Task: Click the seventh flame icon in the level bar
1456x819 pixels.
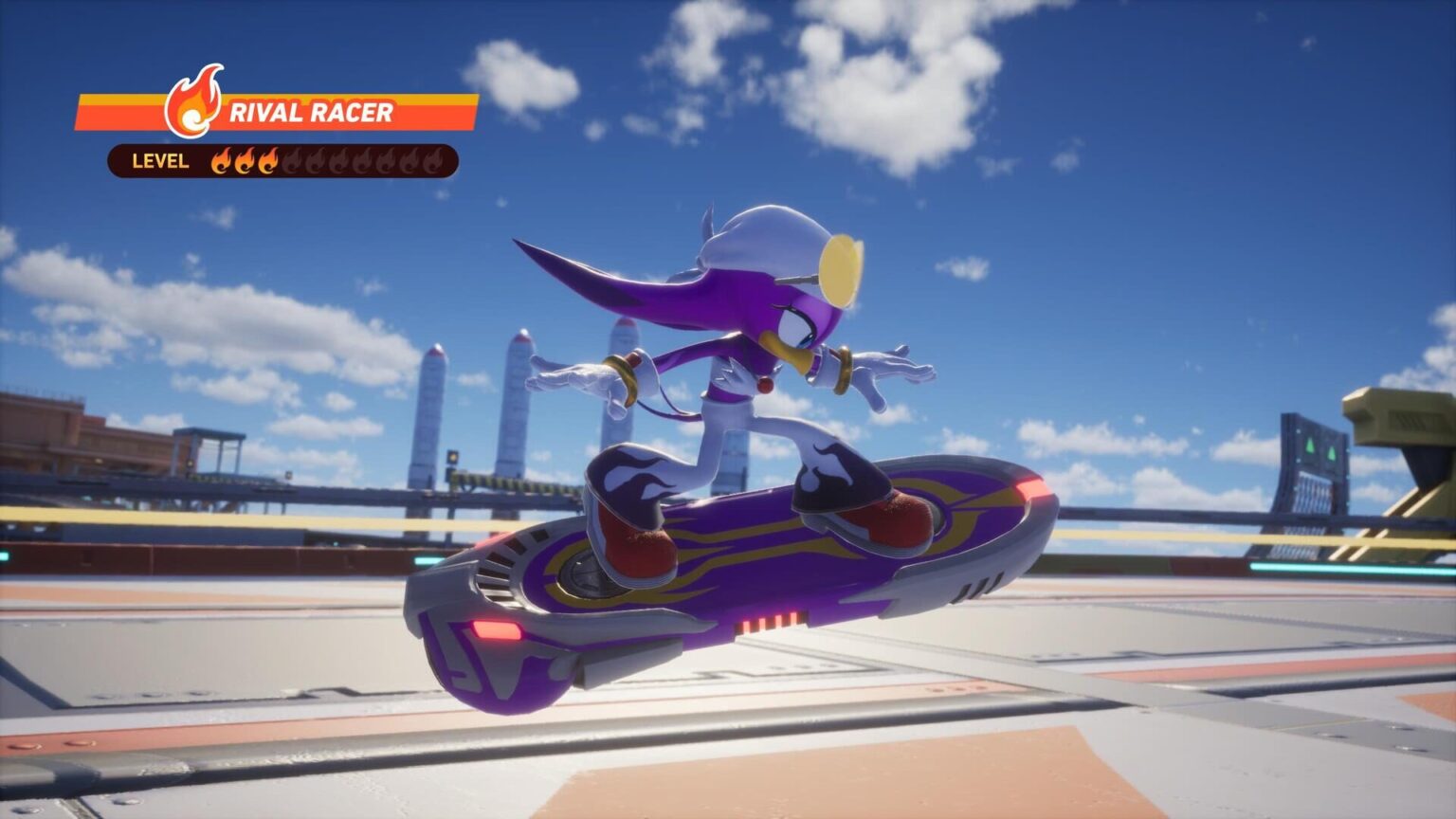Action: (x=363, y=161)
